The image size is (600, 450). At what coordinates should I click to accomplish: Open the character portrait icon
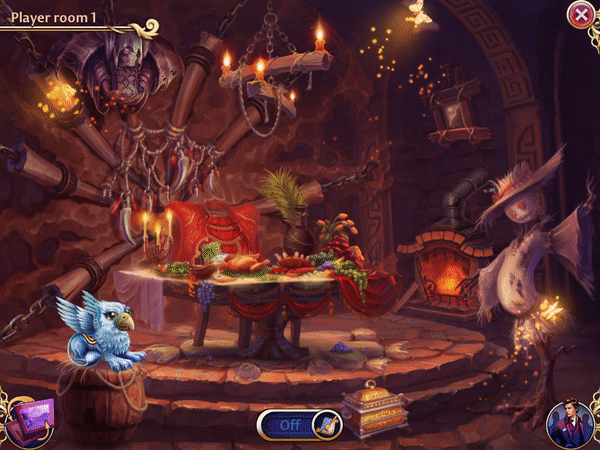tap(569, 424)
